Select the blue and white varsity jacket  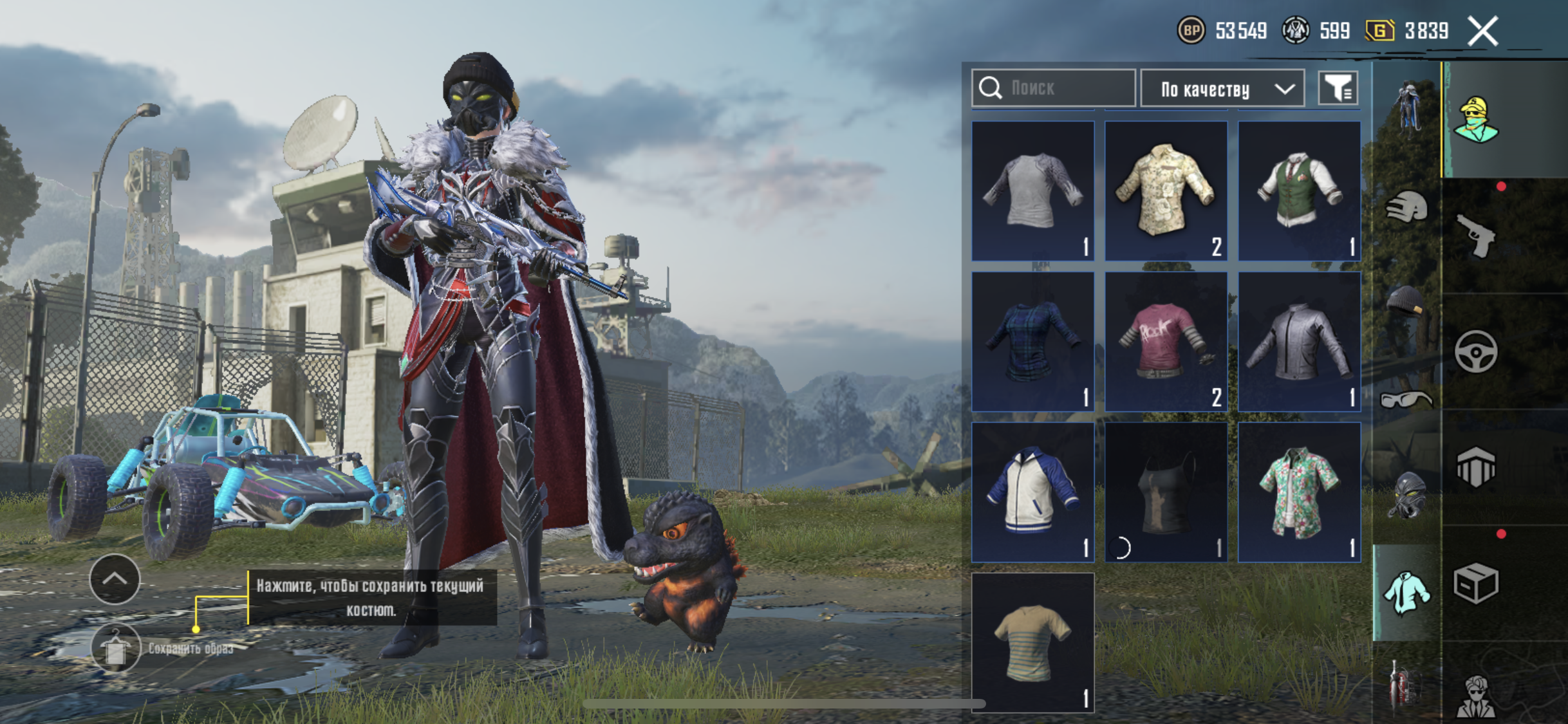click(x=1033, y=492)
